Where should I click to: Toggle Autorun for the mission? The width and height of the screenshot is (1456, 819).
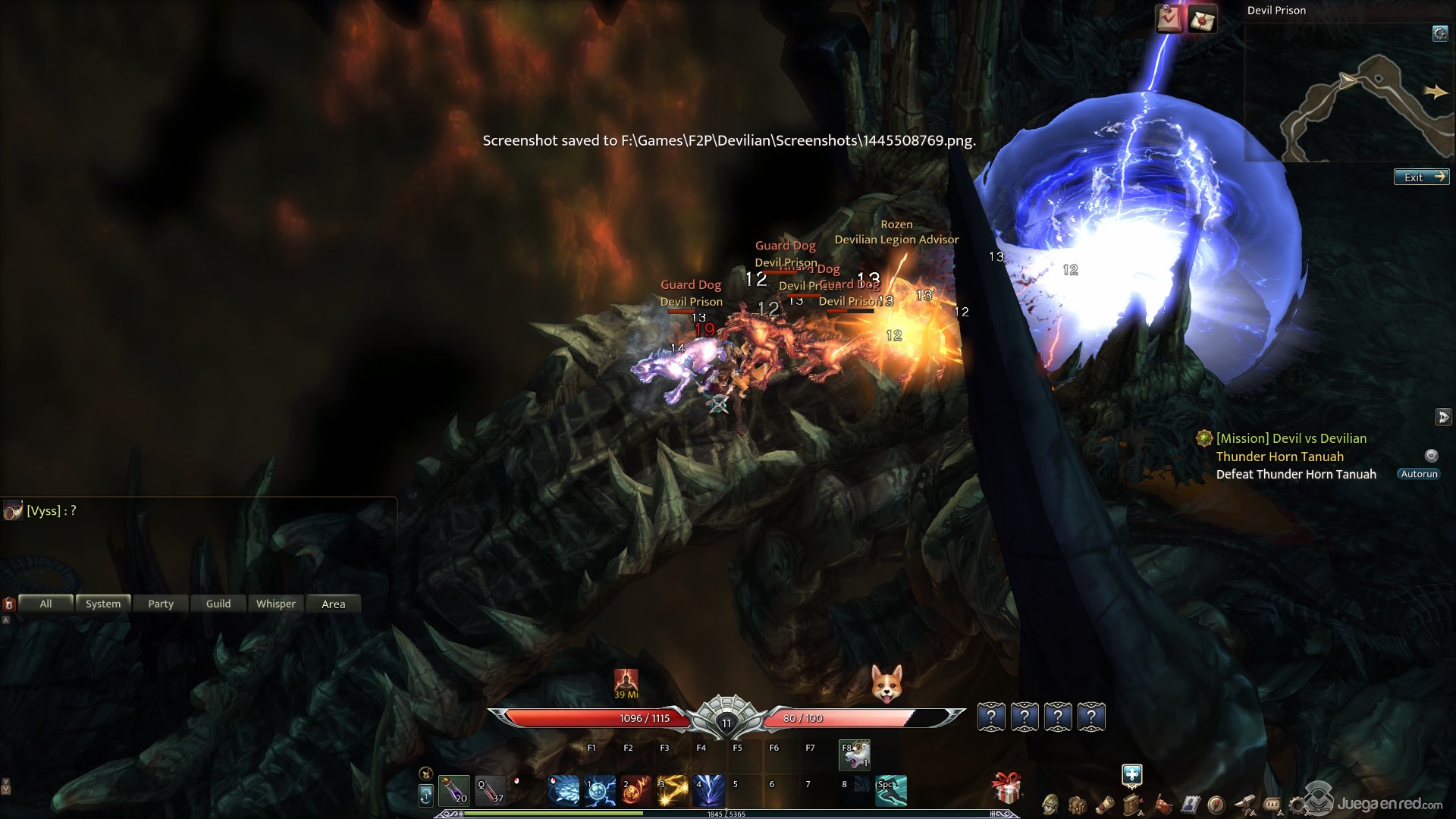(x=1419, y=474)
